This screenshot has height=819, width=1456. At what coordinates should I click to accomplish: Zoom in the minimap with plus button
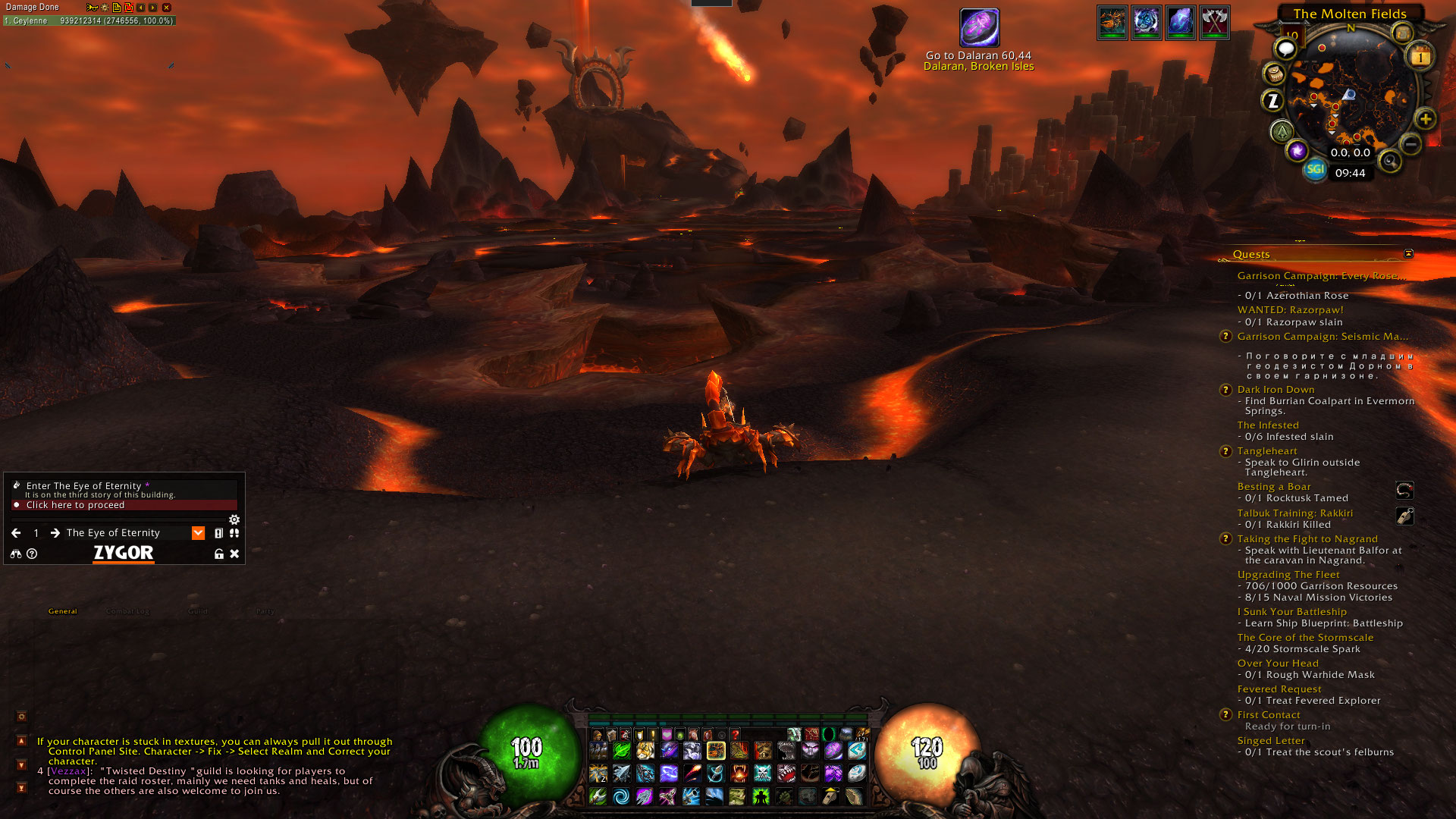[1426, 119]
